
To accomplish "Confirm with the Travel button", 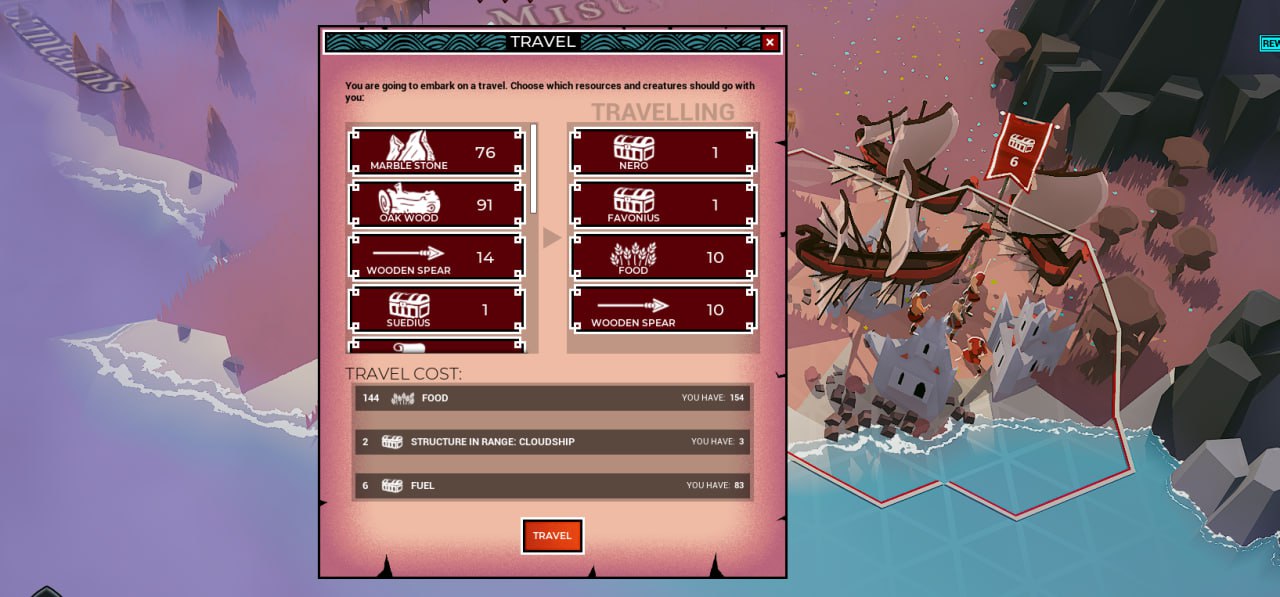I will pyautogui.click(x=552, y=536).
